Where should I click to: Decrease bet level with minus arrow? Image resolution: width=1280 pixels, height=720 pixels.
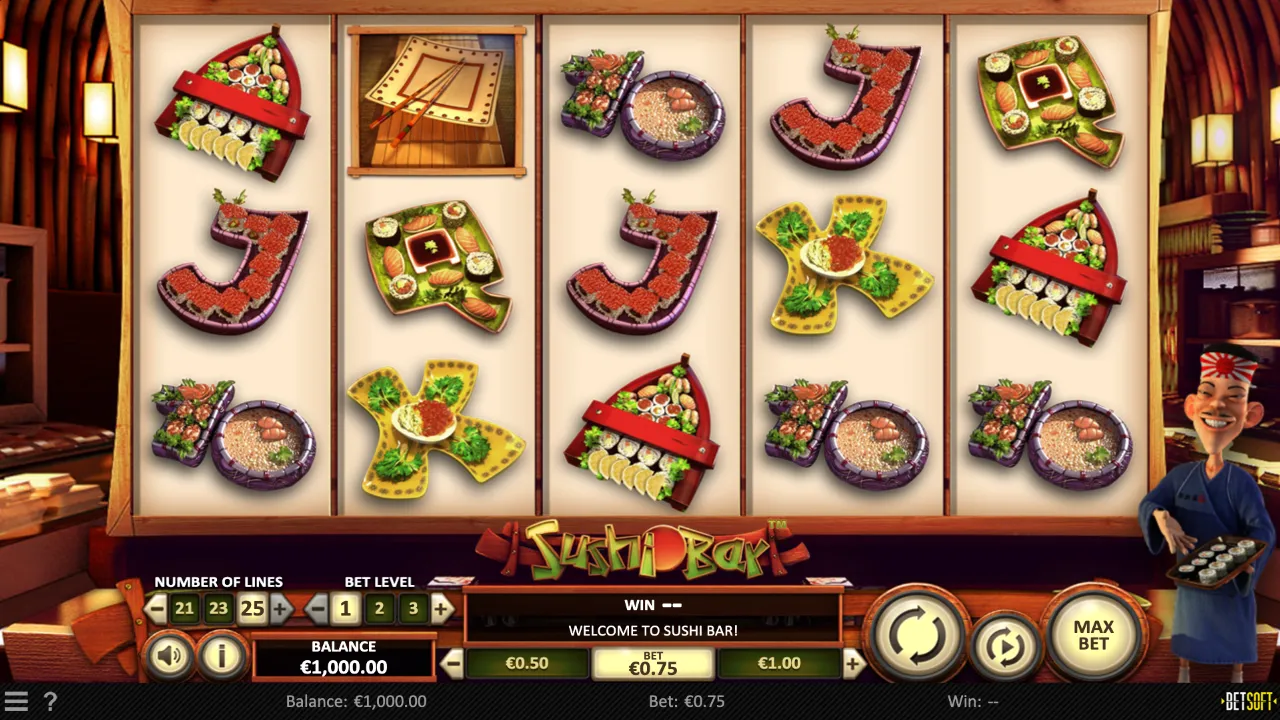pos(315,608)
